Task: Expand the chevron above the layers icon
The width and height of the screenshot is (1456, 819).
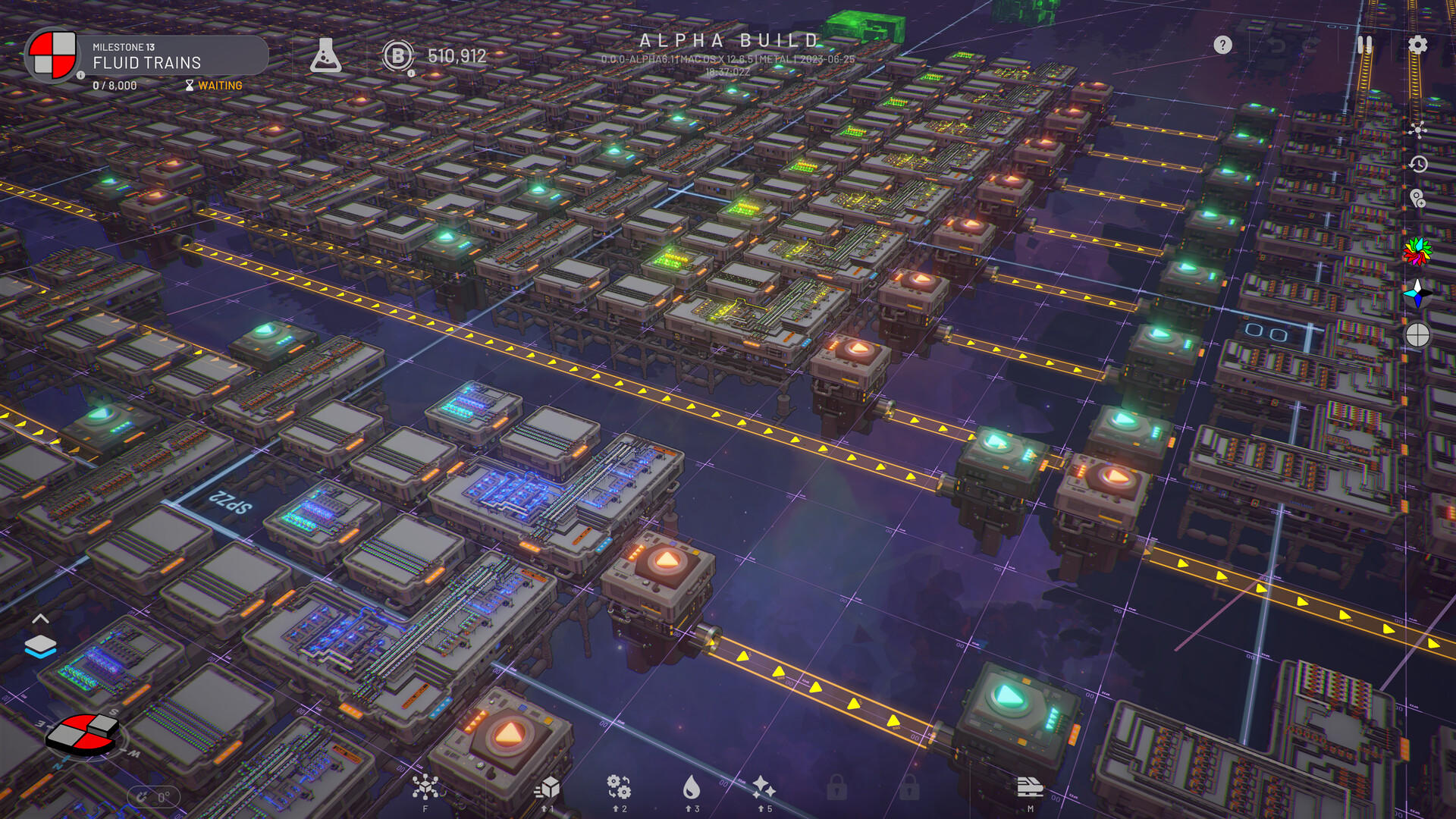Action: [41, 619]
